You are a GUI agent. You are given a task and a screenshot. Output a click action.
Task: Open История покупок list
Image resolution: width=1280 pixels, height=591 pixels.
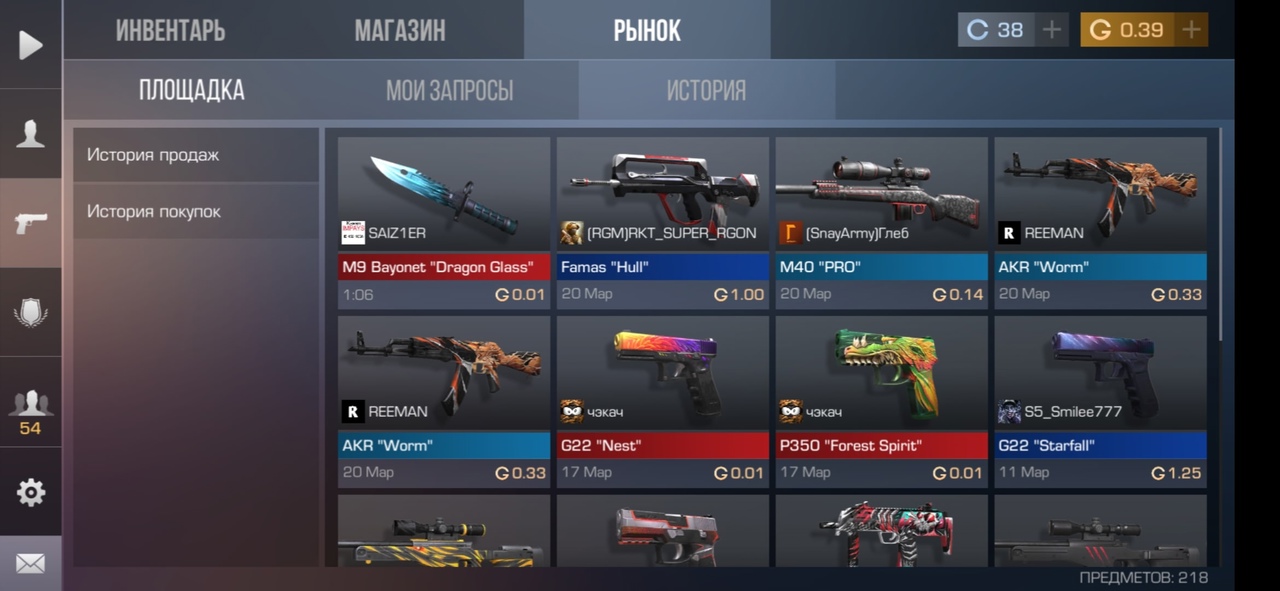pyautogui.click(x=196, y=211)
